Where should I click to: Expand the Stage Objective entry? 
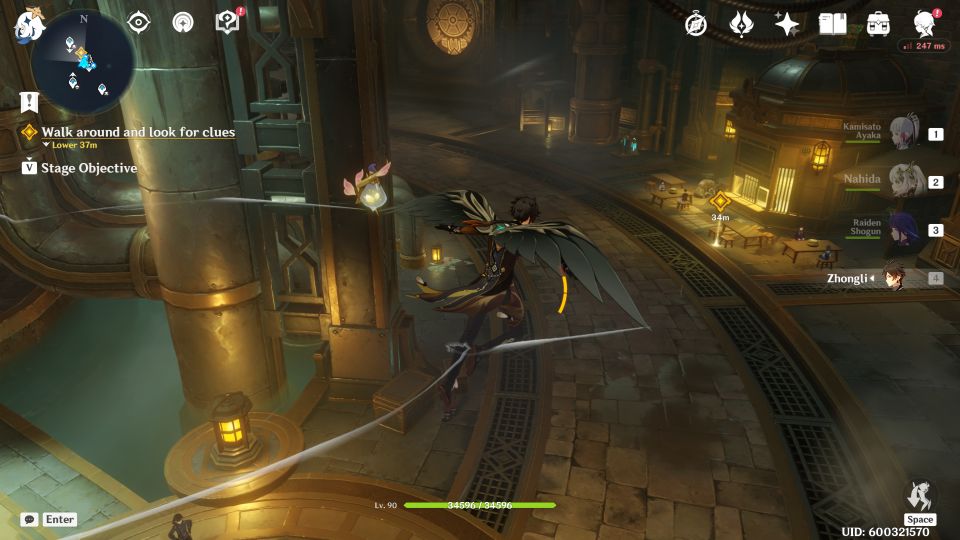point(88,168)
